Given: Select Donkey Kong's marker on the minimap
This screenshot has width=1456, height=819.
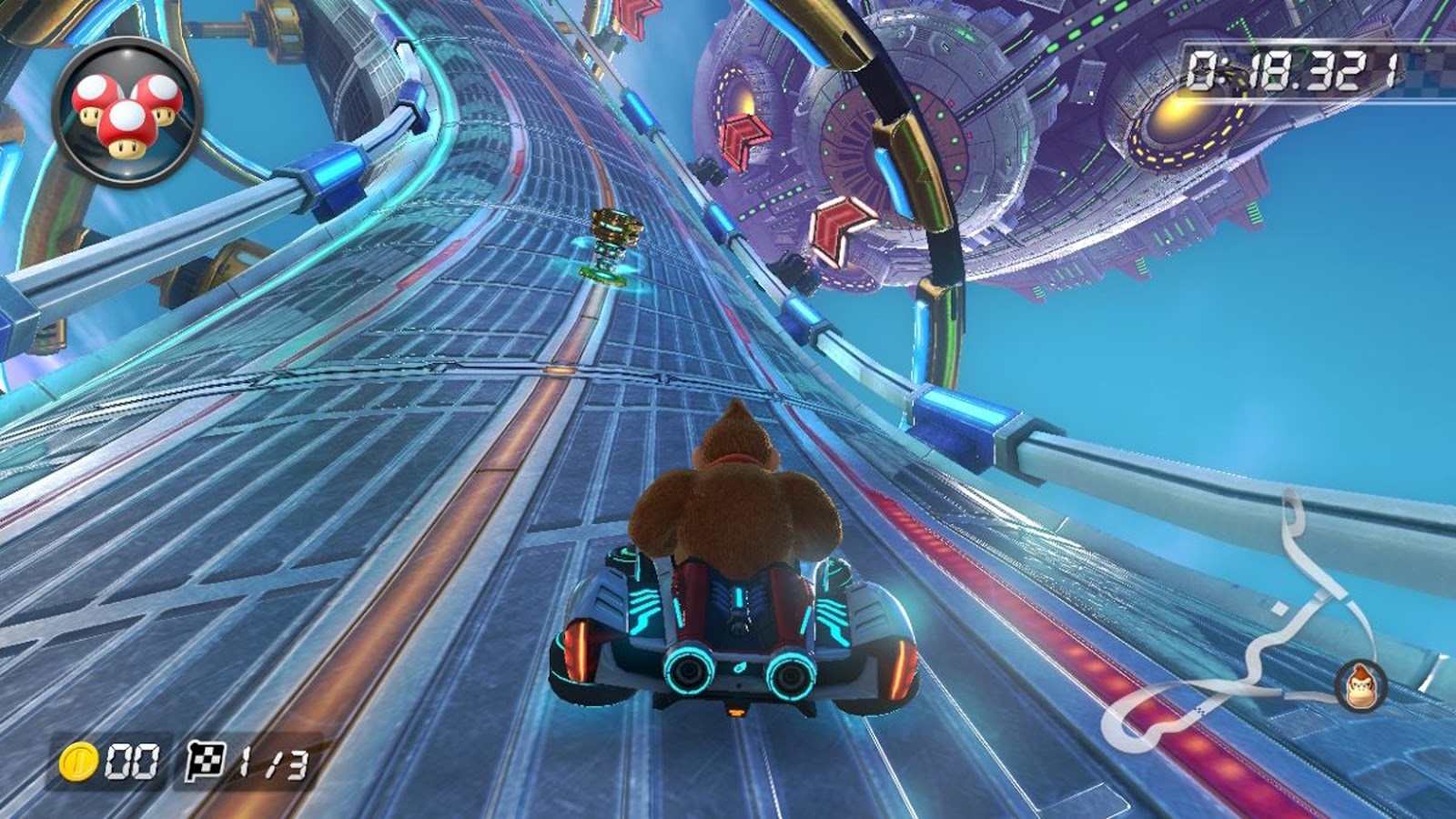Looking at the screenshot, I should tap(1360, 684).
